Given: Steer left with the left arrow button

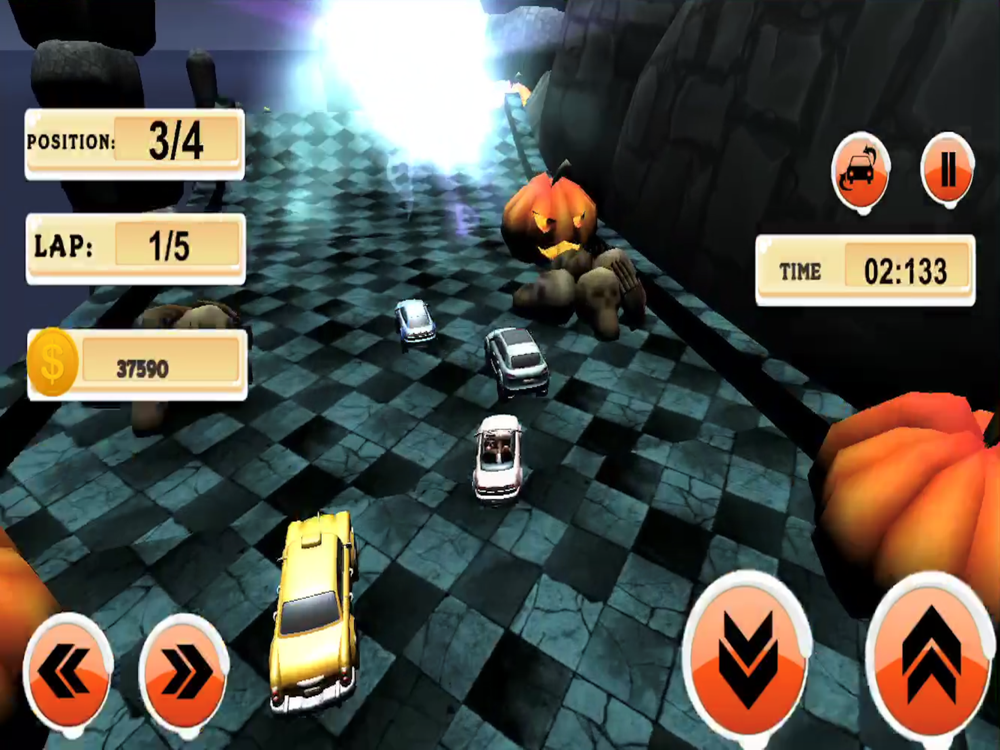Looking at the screenshot, I should click(x=67, y=673).
